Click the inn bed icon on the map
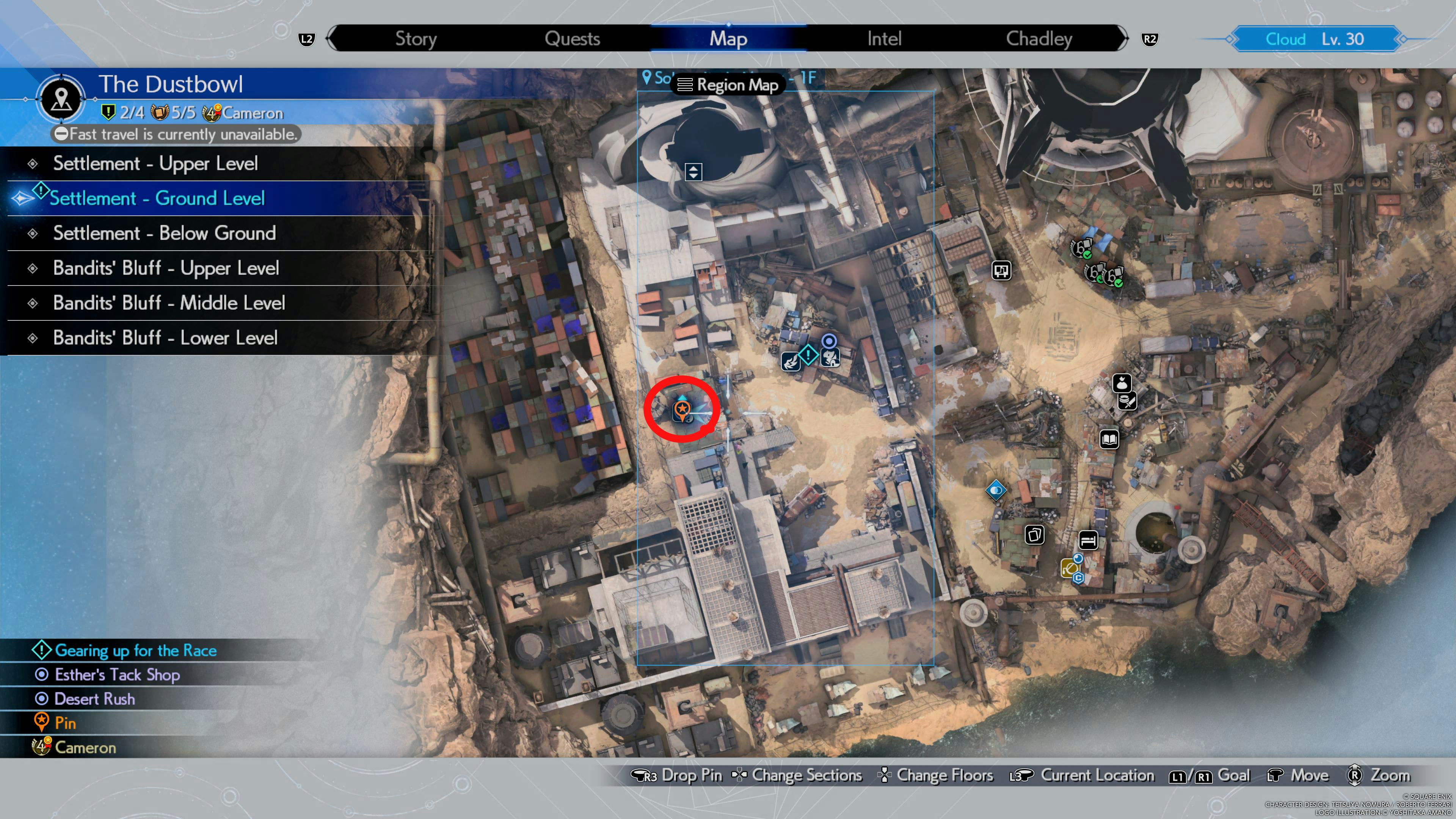 click(x=1088, y=540)
